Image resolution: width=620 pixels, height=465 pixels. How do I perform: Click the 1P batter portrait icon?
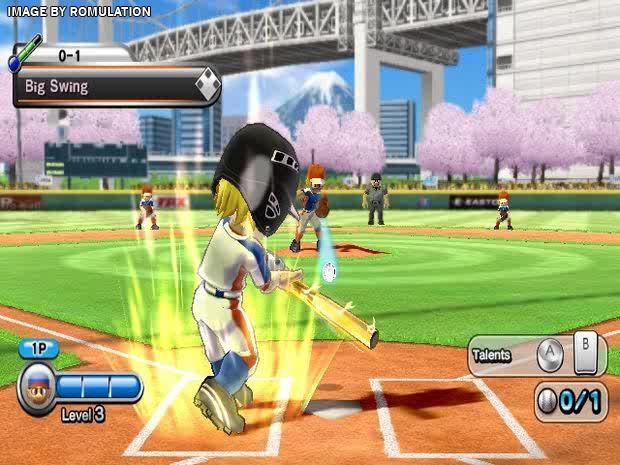point(35,388)
